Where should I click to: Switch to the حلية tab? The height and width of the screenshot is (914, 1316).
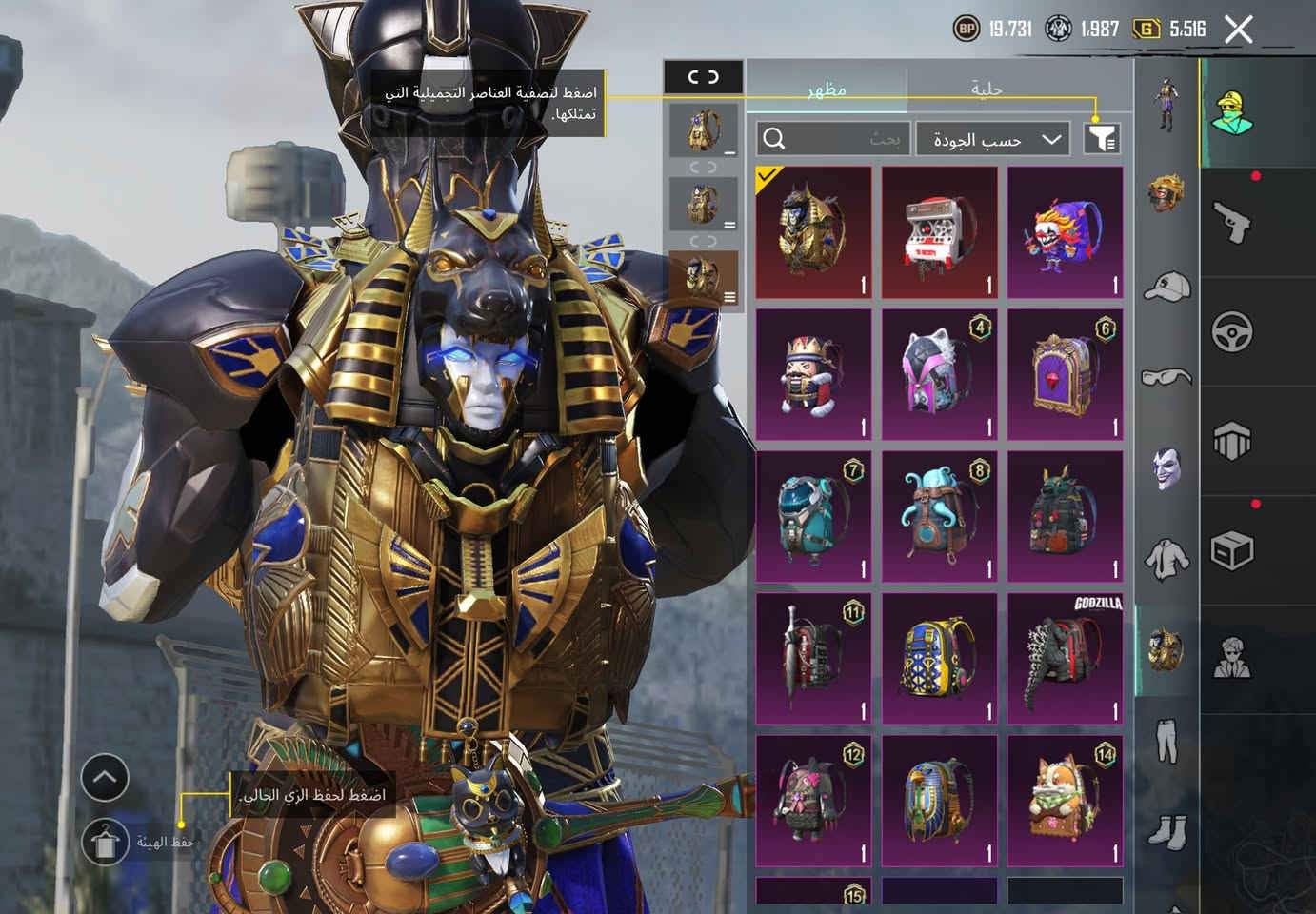(x=986, y=89)
